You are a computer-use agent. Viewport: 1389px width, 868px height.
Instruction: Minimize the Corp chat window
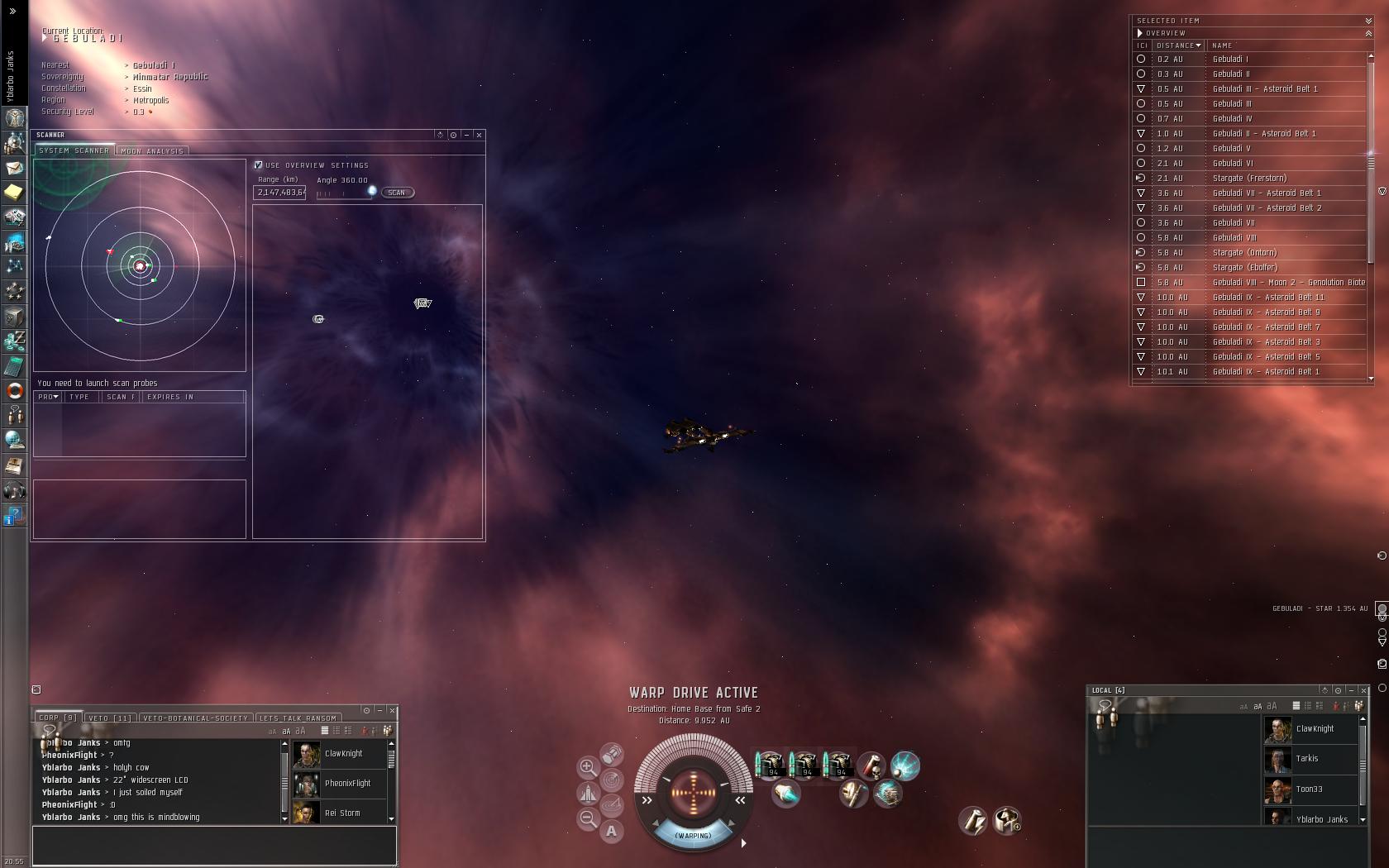379,710
